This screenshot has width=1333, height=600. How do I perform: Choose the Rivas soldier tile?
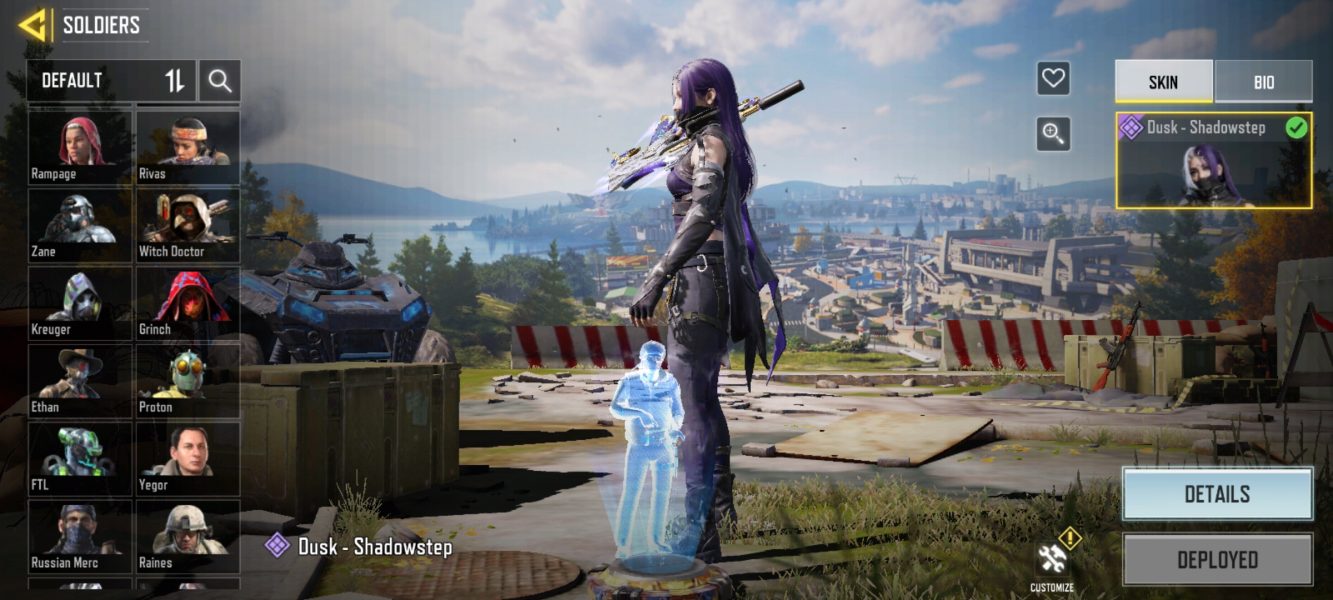[x=188, y=146]
